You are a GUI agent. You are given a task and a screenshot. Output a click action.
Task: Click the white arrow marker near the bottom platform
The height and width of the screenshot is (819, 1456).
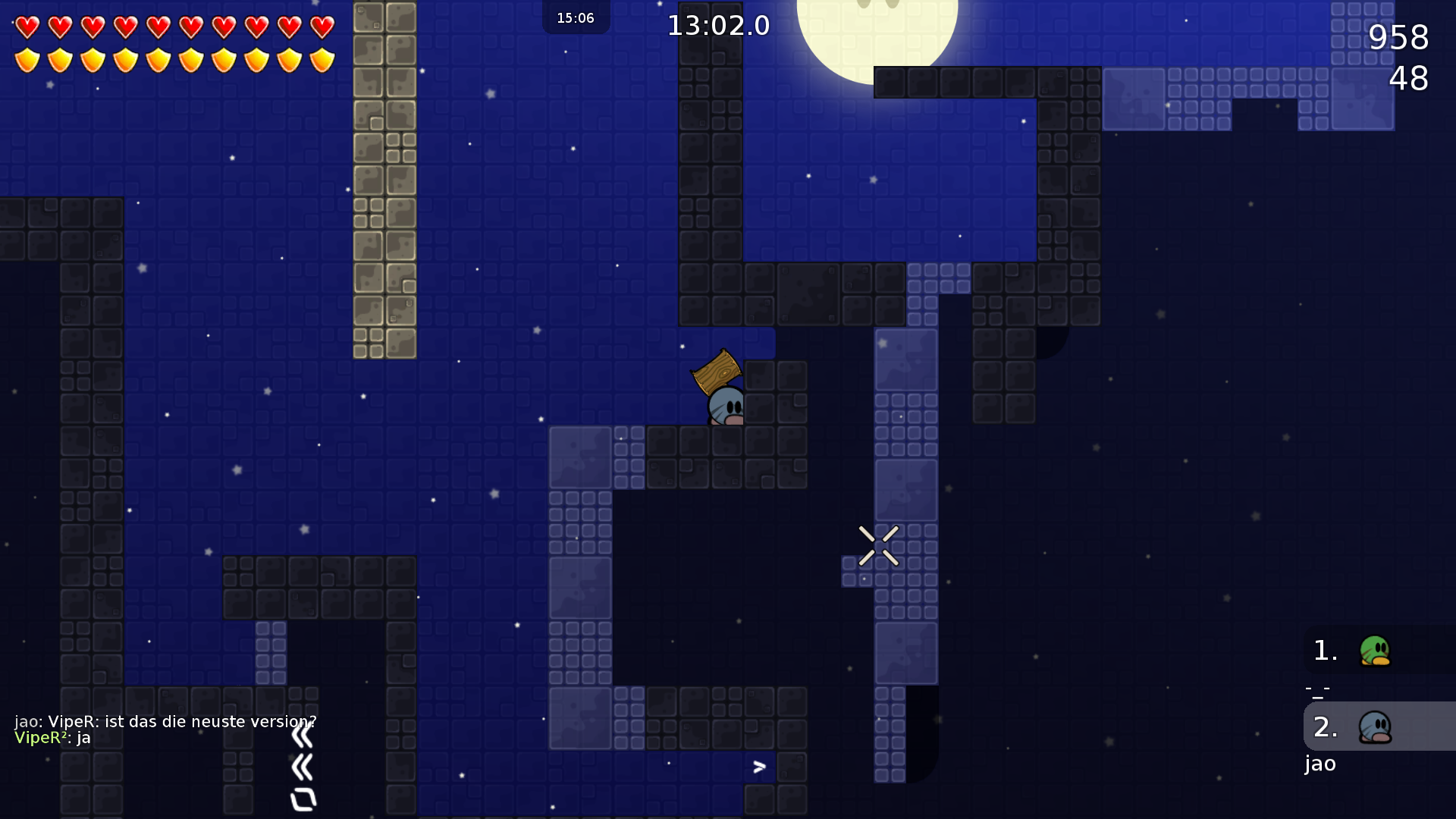point(759,767)
